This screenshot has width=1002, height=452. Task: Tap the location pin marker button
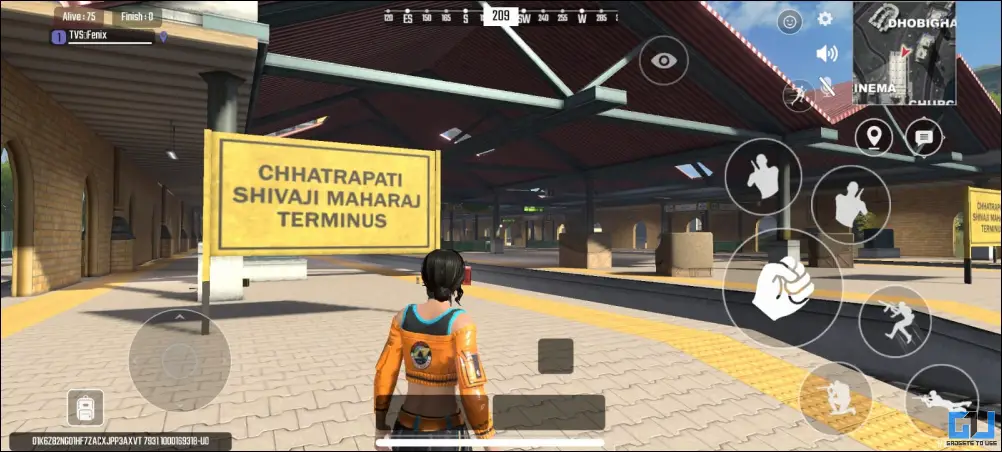[x=874, y=137]
